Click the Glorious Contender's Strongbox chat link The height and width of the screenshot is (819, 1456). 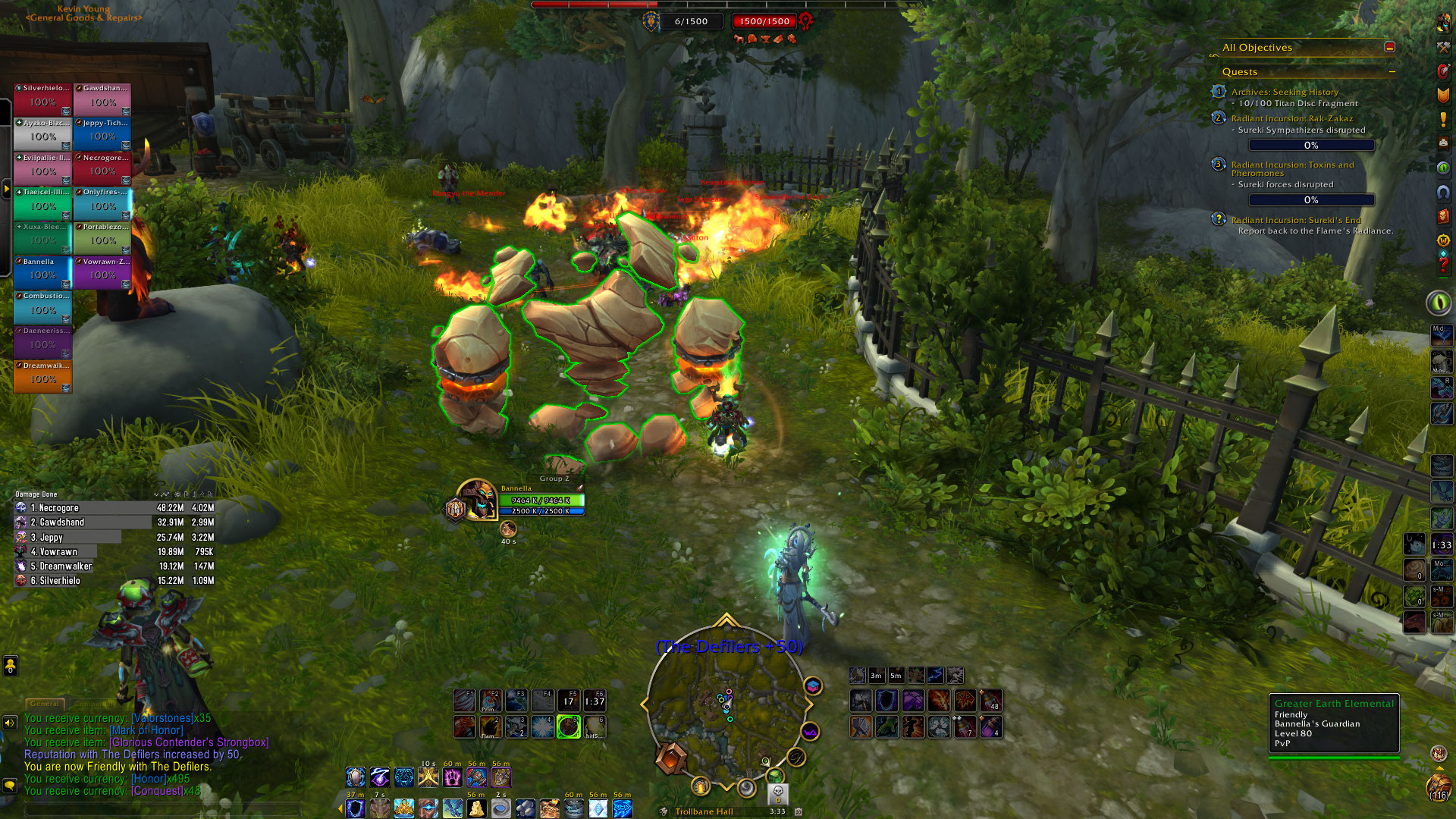pyautogui.click(x=189, y=742)
